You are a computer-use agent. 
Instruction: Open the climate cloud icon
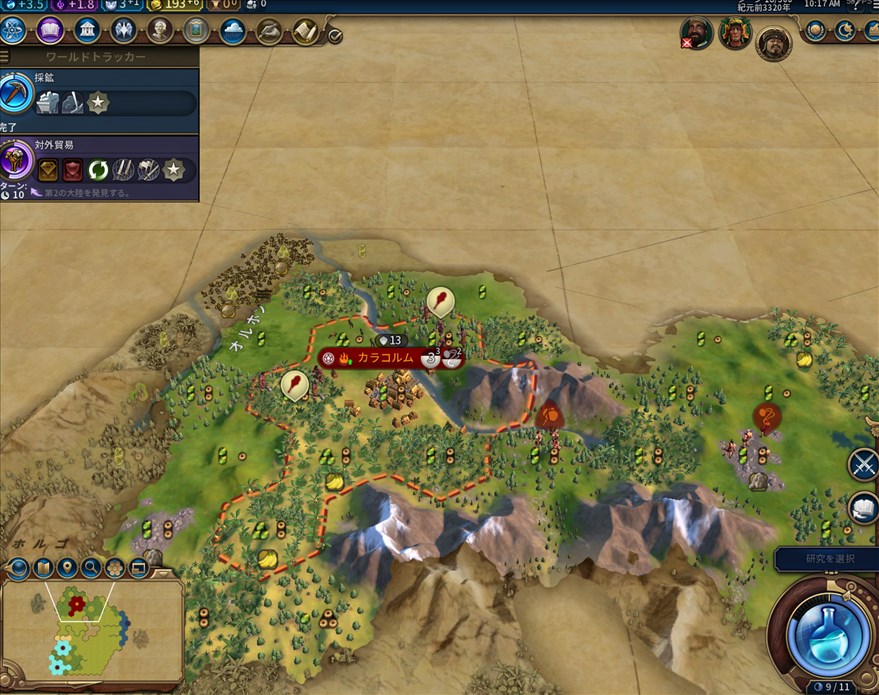(x=232, y=30)
